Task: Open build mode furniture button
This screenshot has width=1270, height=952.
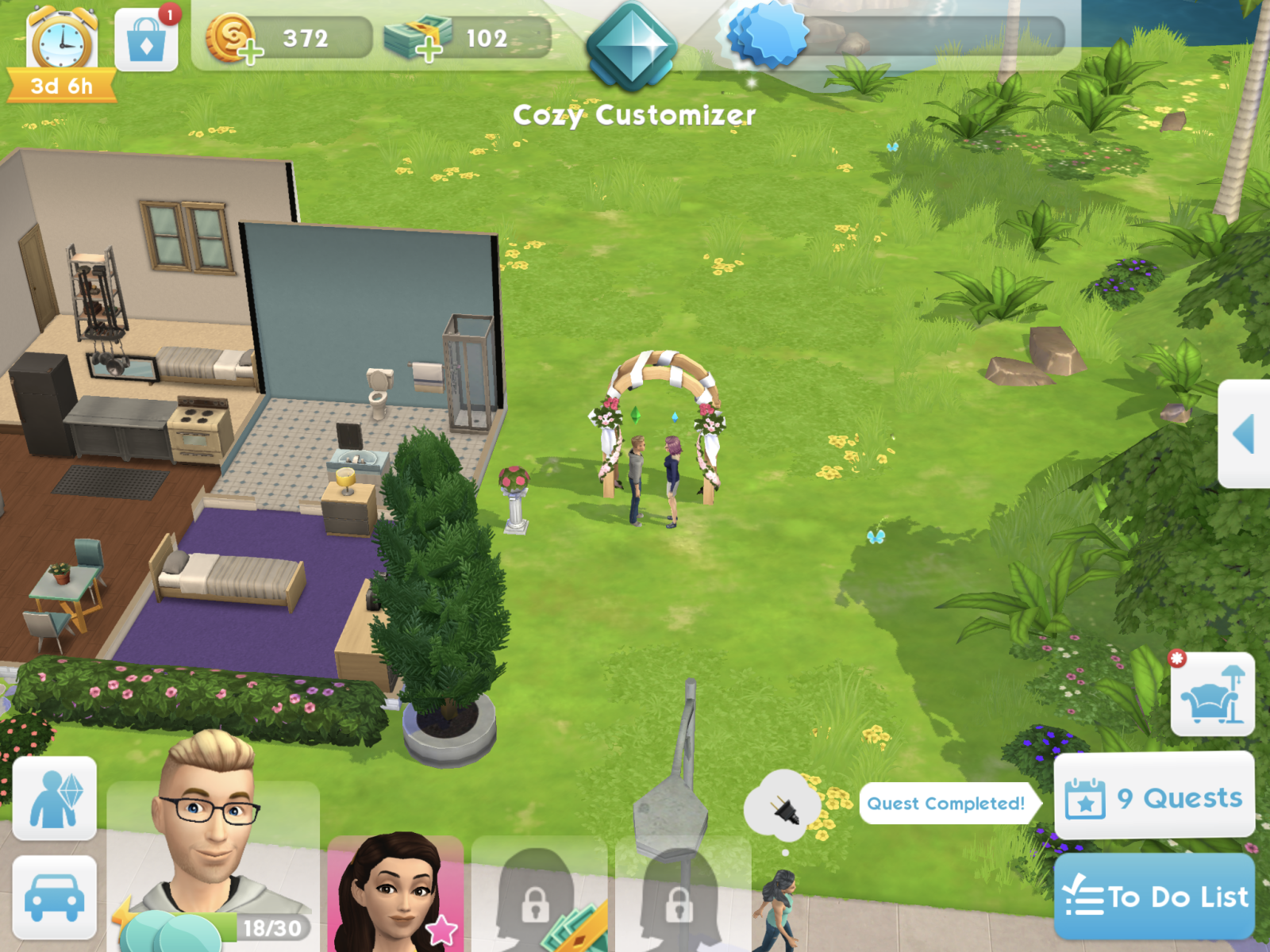Action: tap(1212, 696)
